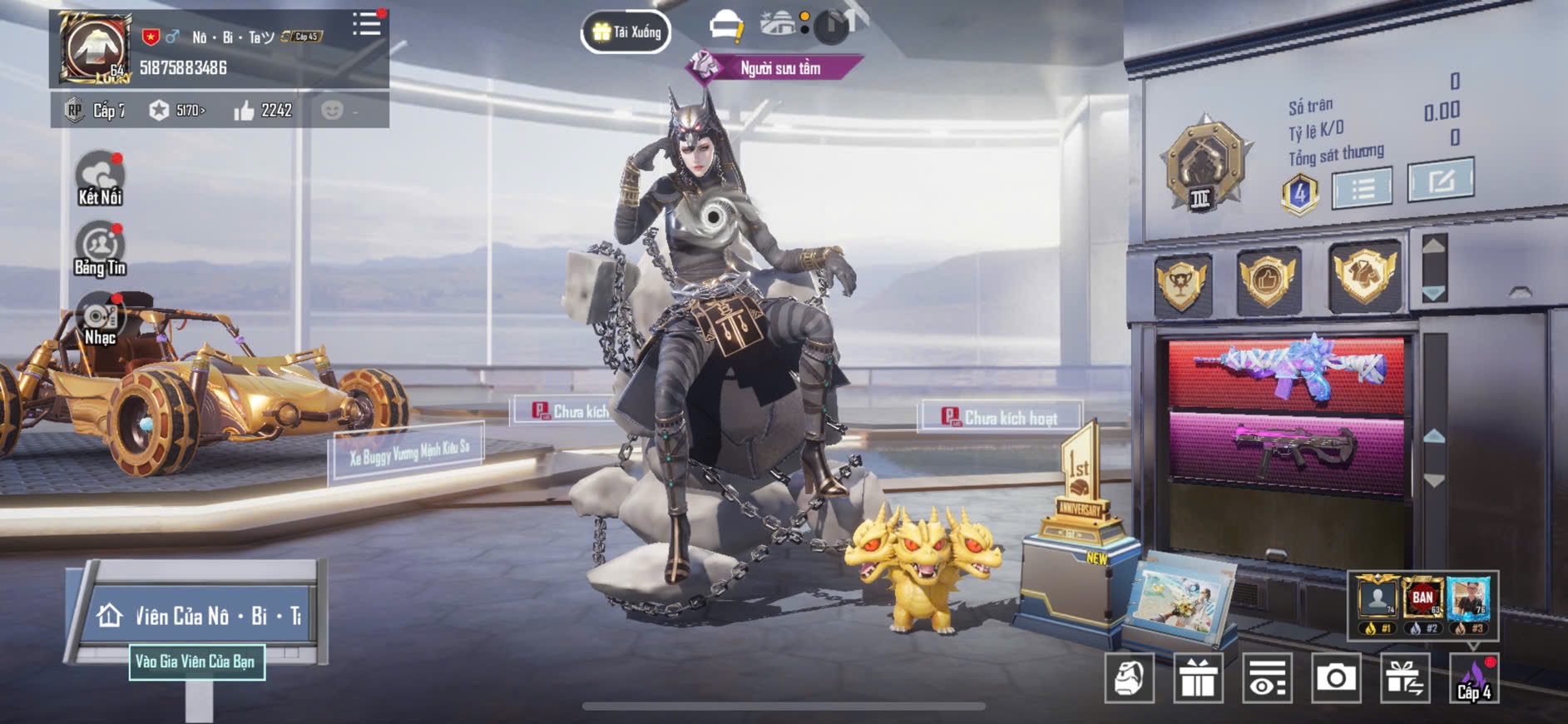Screen dimensions: 1568x724
Task: Click the player avatar portrait
Action: 96,48
